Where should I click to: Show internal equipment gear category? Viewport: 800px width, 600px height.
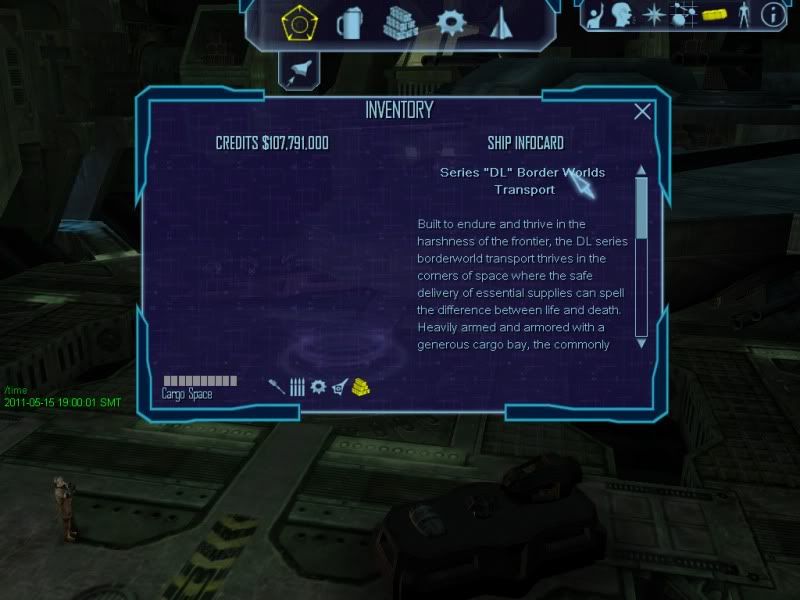pos(318,386)
